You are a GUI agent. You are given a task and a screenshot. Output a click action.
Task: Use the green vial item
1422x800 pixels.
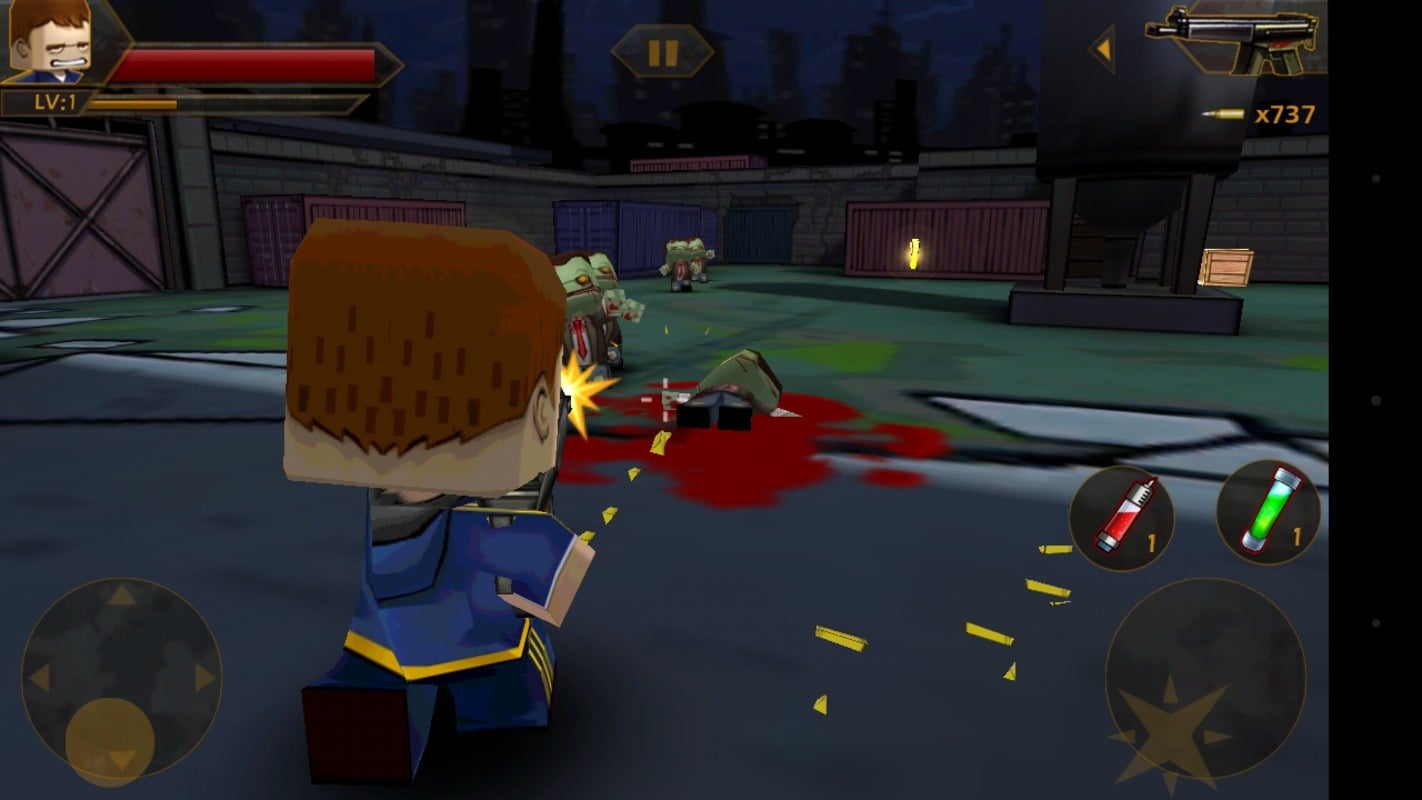click(1268, 511)
